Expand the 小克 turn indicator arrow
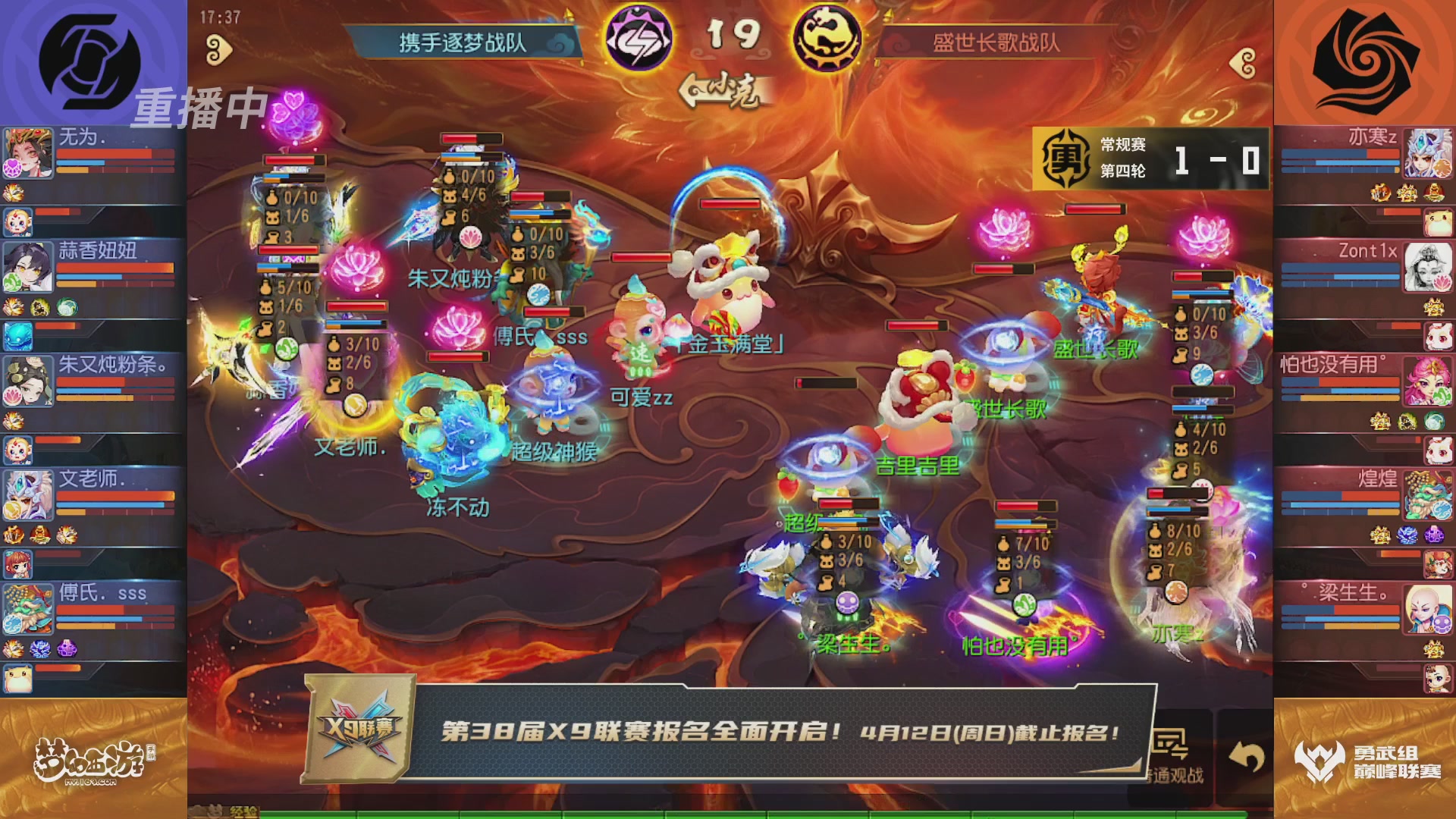This screenshot has height=819, width=1456. point(692,91)
